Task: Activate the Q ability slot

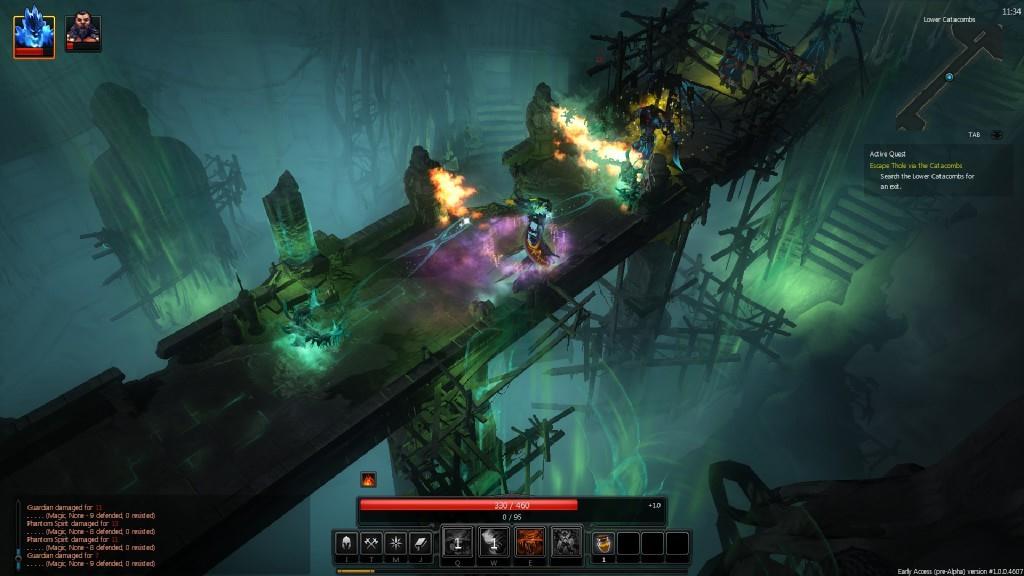Action: (458, 542)
